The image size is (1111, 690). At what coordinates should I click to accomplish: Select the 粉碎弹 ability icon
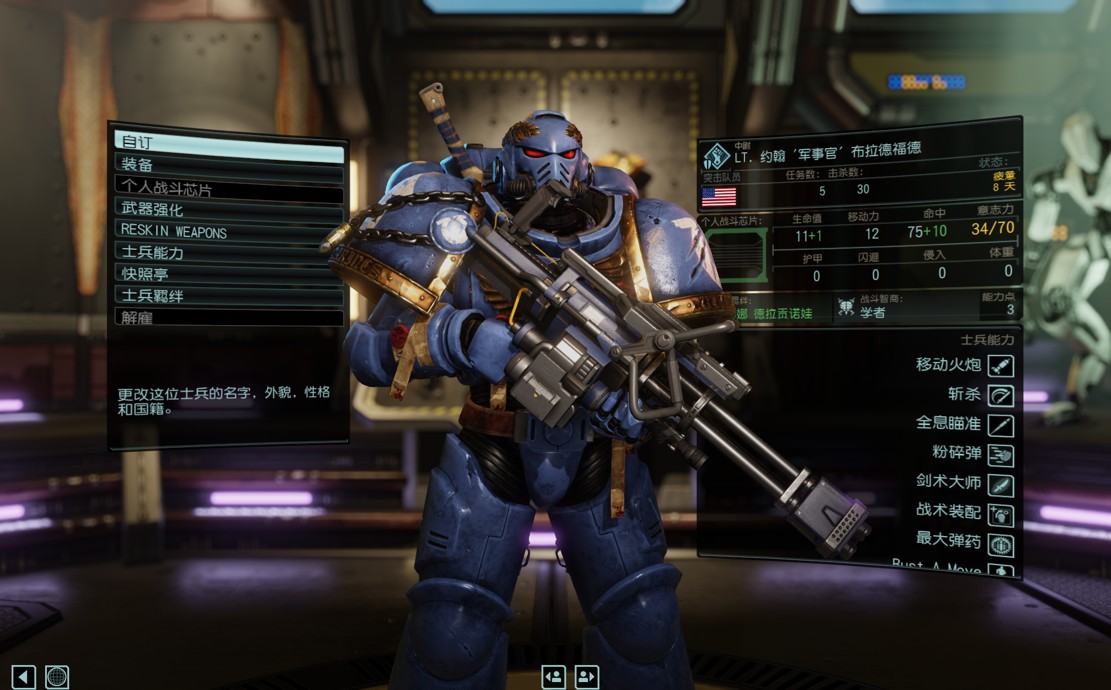tap(1000, 456)
